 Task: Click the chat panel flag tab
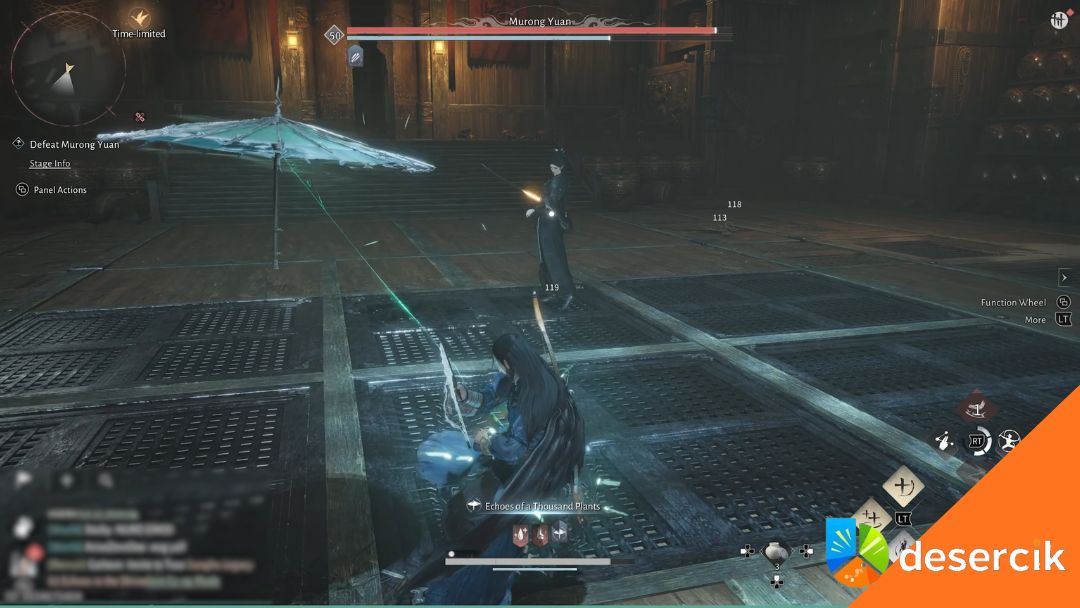pyautogui.click(x=25, y=480)
